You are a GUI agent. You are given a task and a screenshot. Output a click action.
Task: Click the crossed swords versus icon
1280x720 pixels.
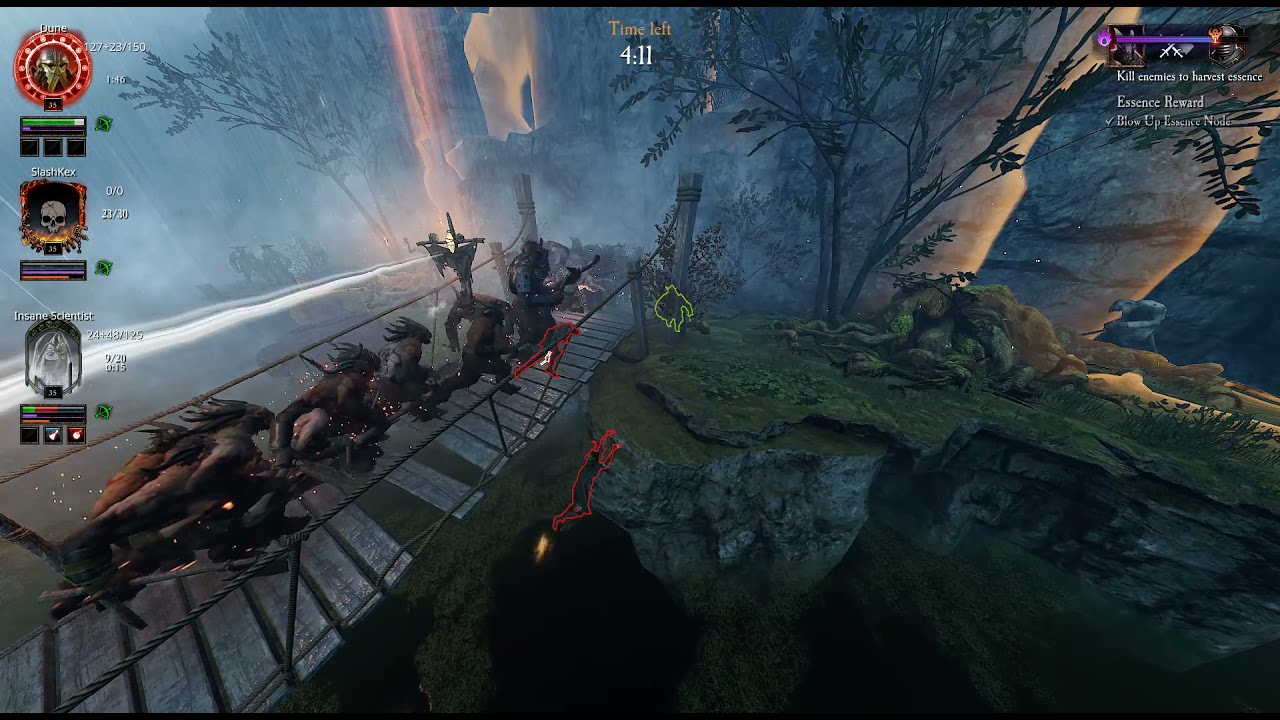(1171, 51)
